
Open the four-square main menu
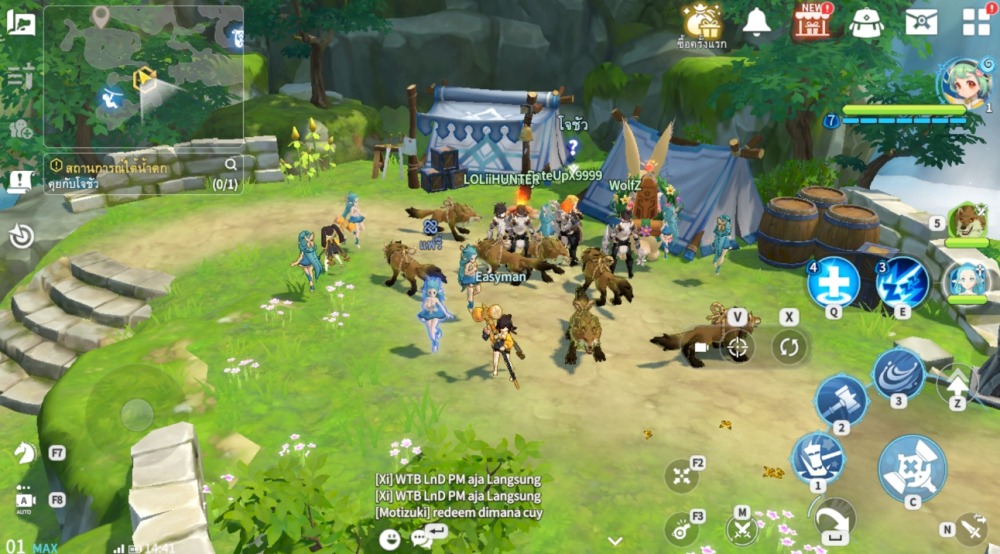(x=975, y=22)
